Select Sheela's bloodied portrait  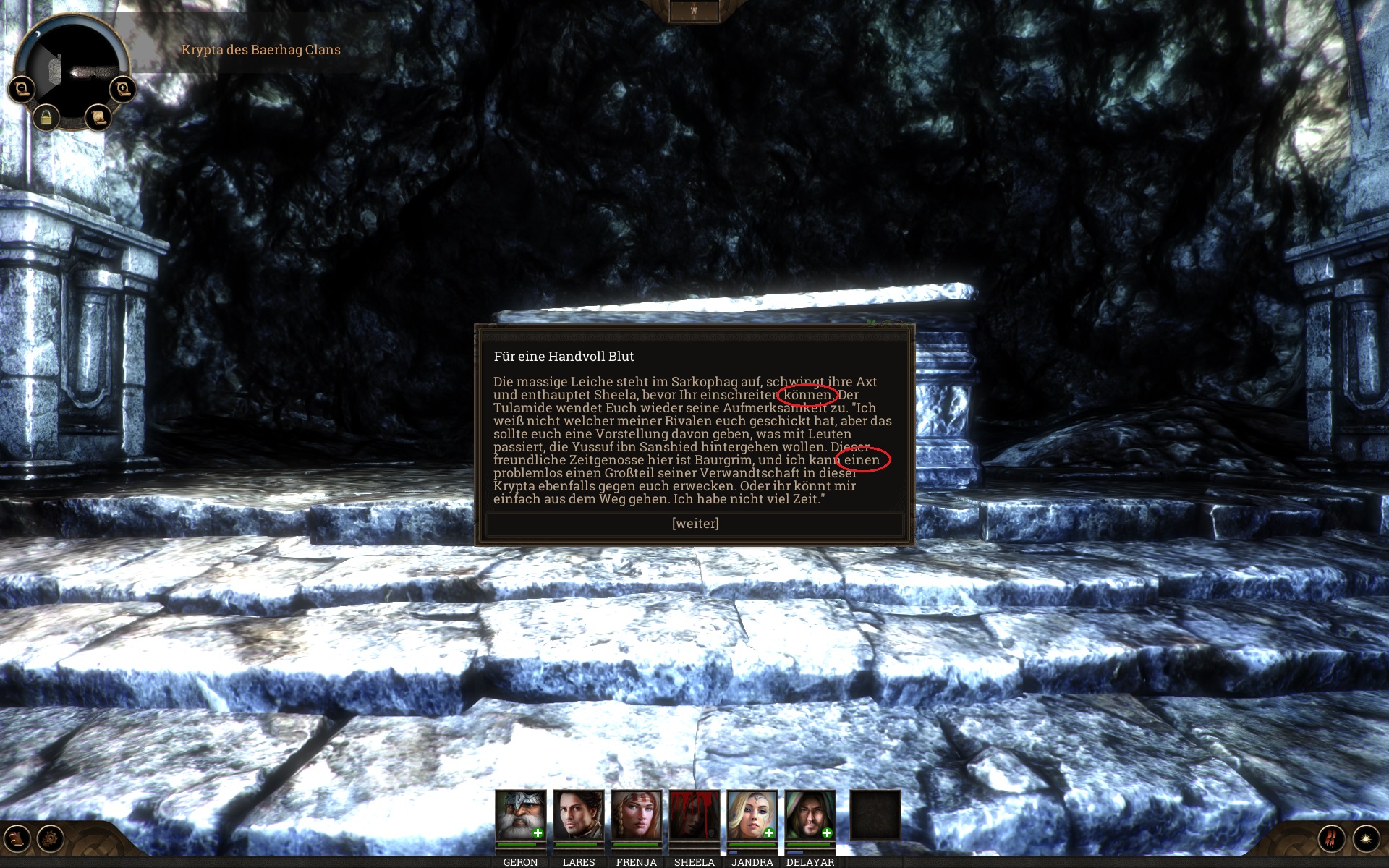[x=694, y=816]
